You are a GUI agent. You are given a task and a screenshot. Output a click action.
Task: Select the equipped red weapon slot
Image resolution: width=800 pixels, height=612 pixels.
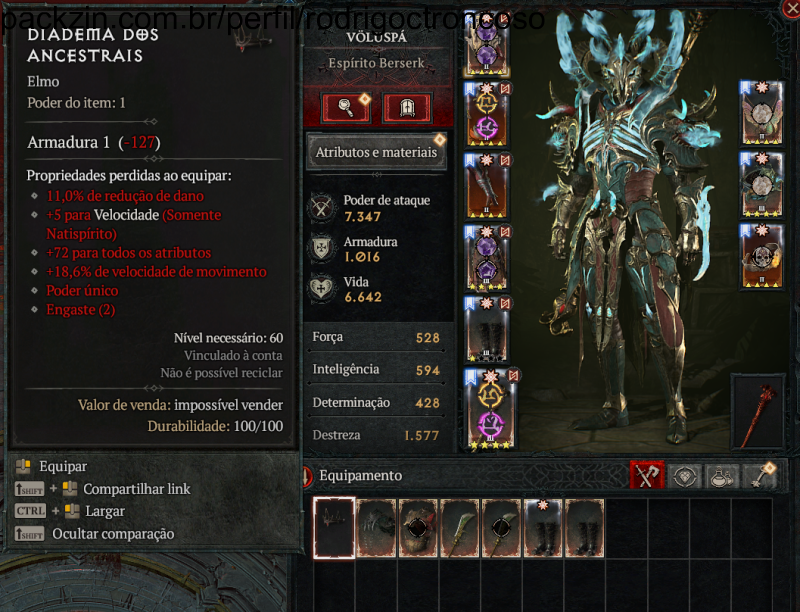coord(758,411)
